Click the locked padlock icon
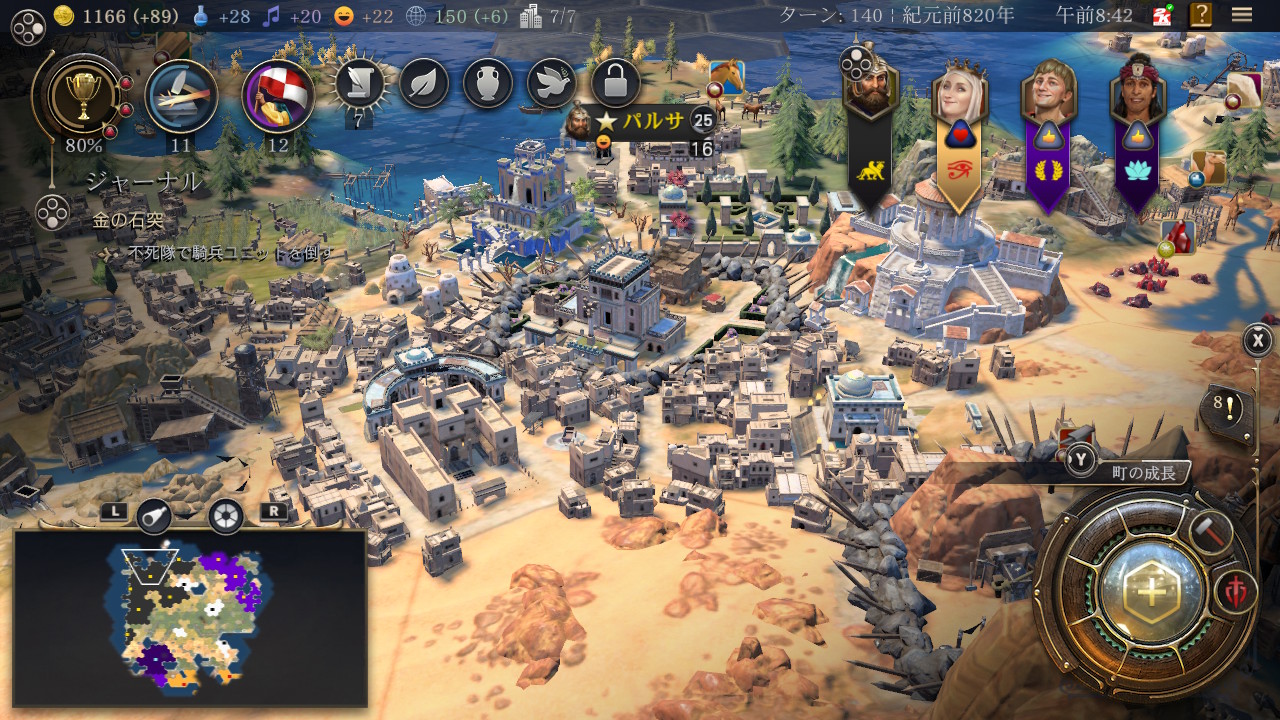The height and width of the screenshot is (720, 1280). (x=616, y=84)
